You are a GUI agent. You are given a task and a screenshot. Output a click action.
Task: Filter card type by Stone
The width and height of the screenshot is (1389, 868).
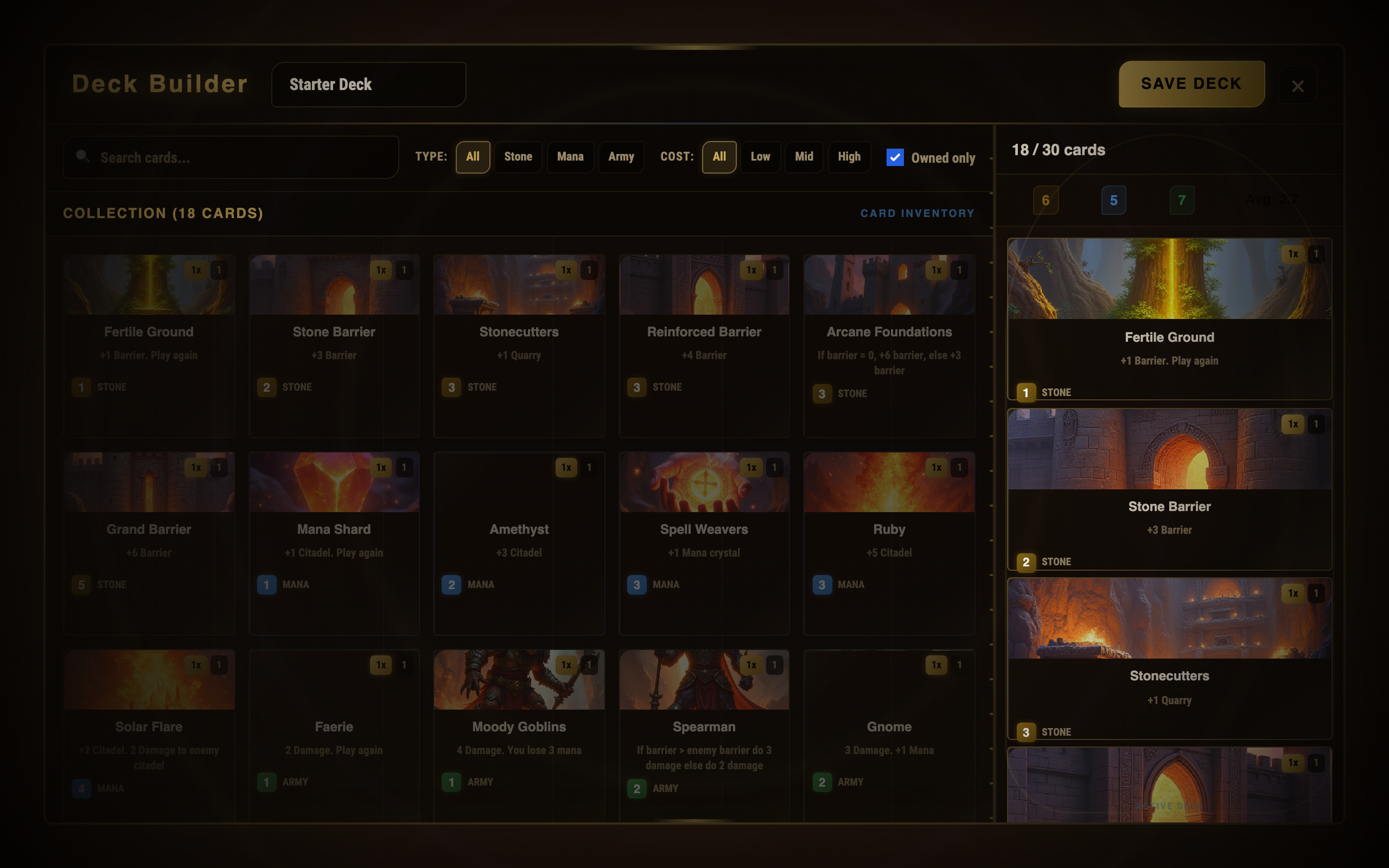[518, 157]
